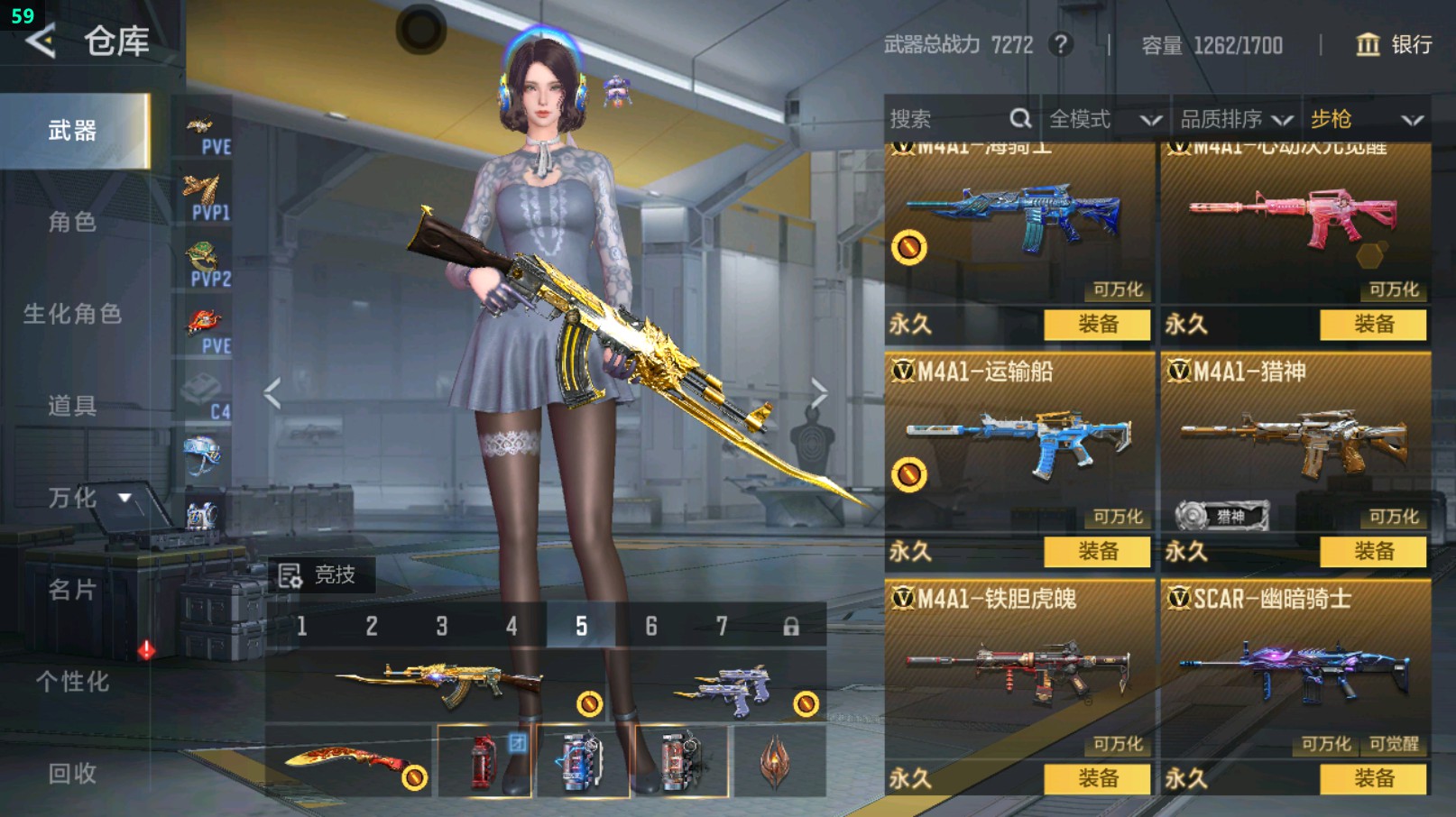
Task: Select the 武器 category tab
Action: (x=73, y=132)
